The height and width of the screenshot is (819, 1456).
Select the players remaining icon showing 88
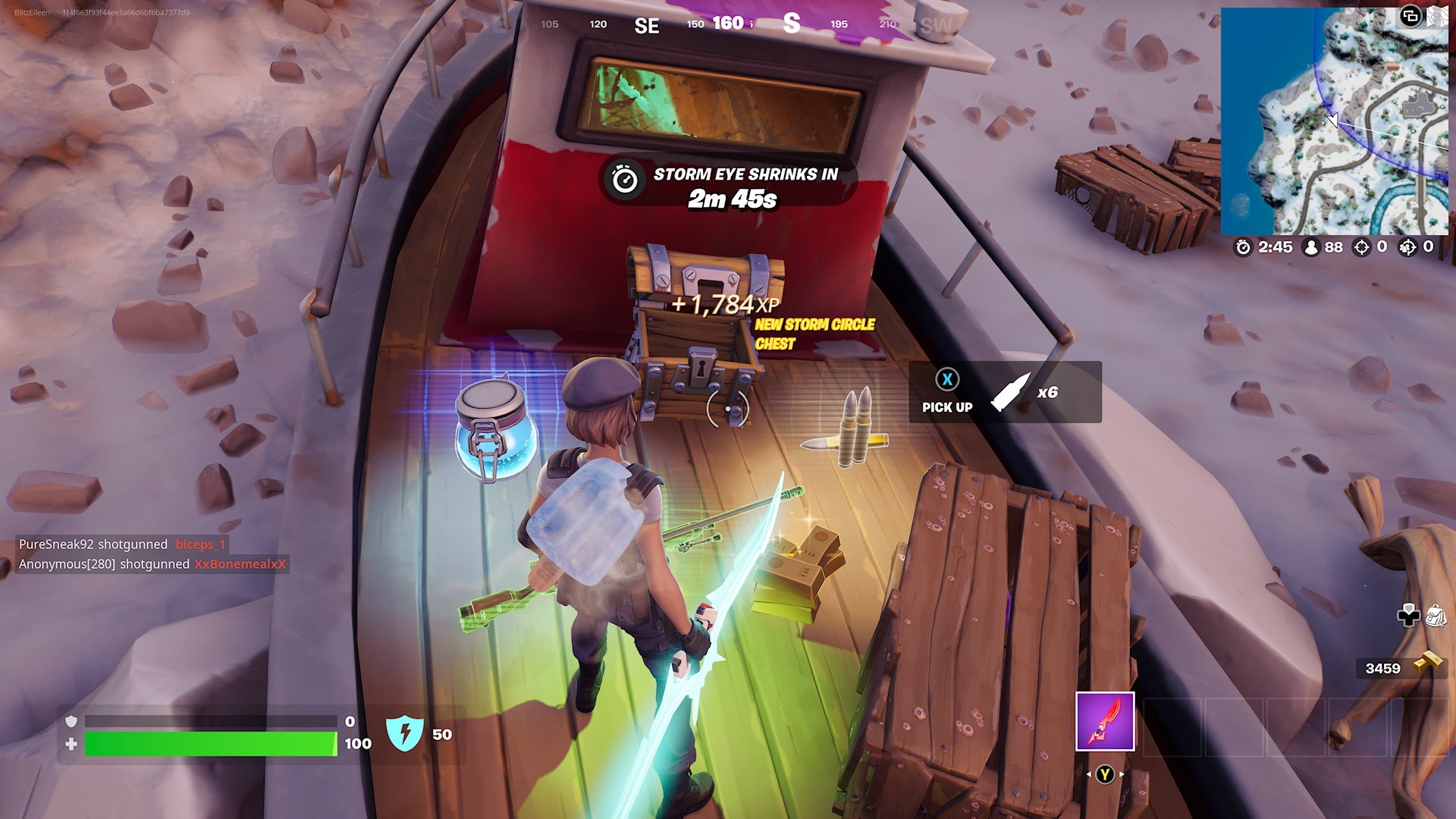[1311, 247]
